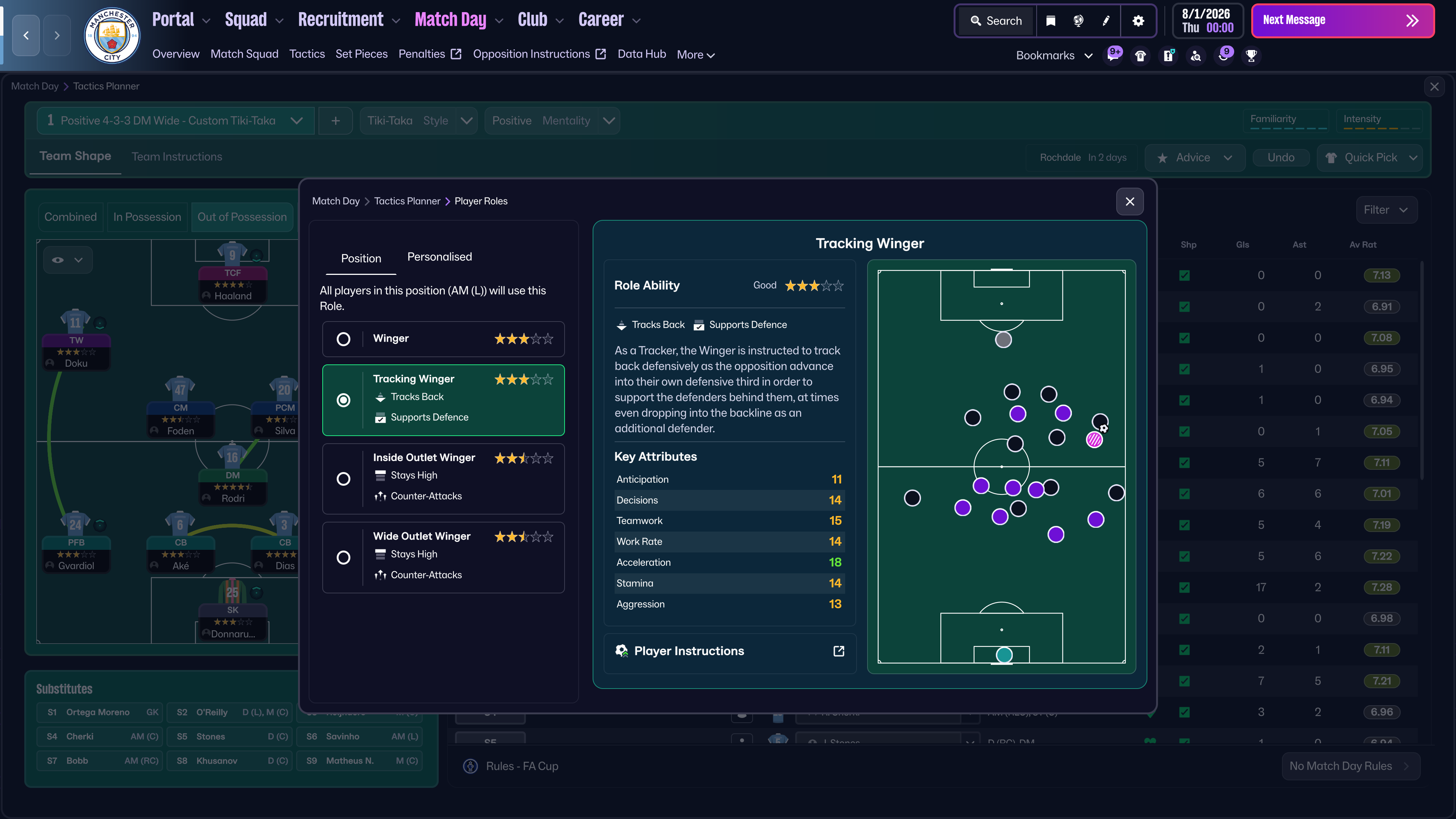Open the in-game Settings gear icon
1456x819 pixels.
click(1139, 20)
